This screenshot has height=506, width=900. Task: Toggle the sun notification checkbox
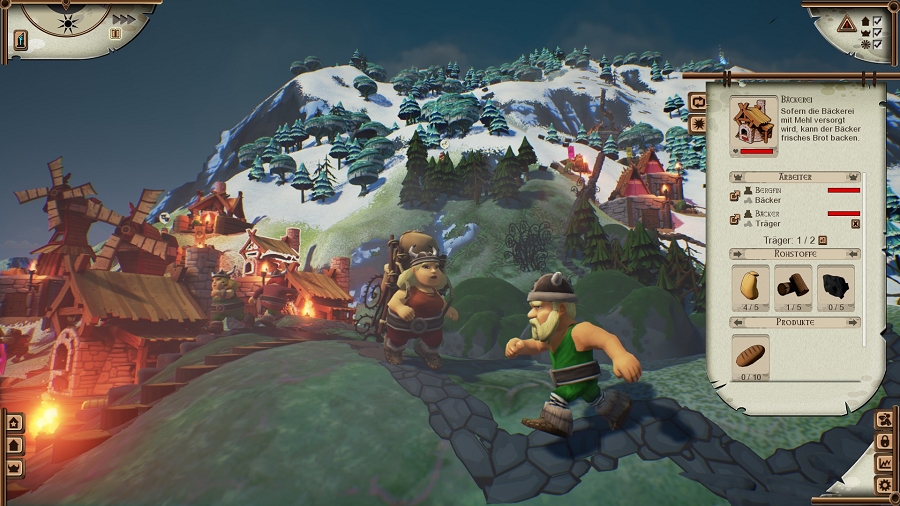point(877,45)
